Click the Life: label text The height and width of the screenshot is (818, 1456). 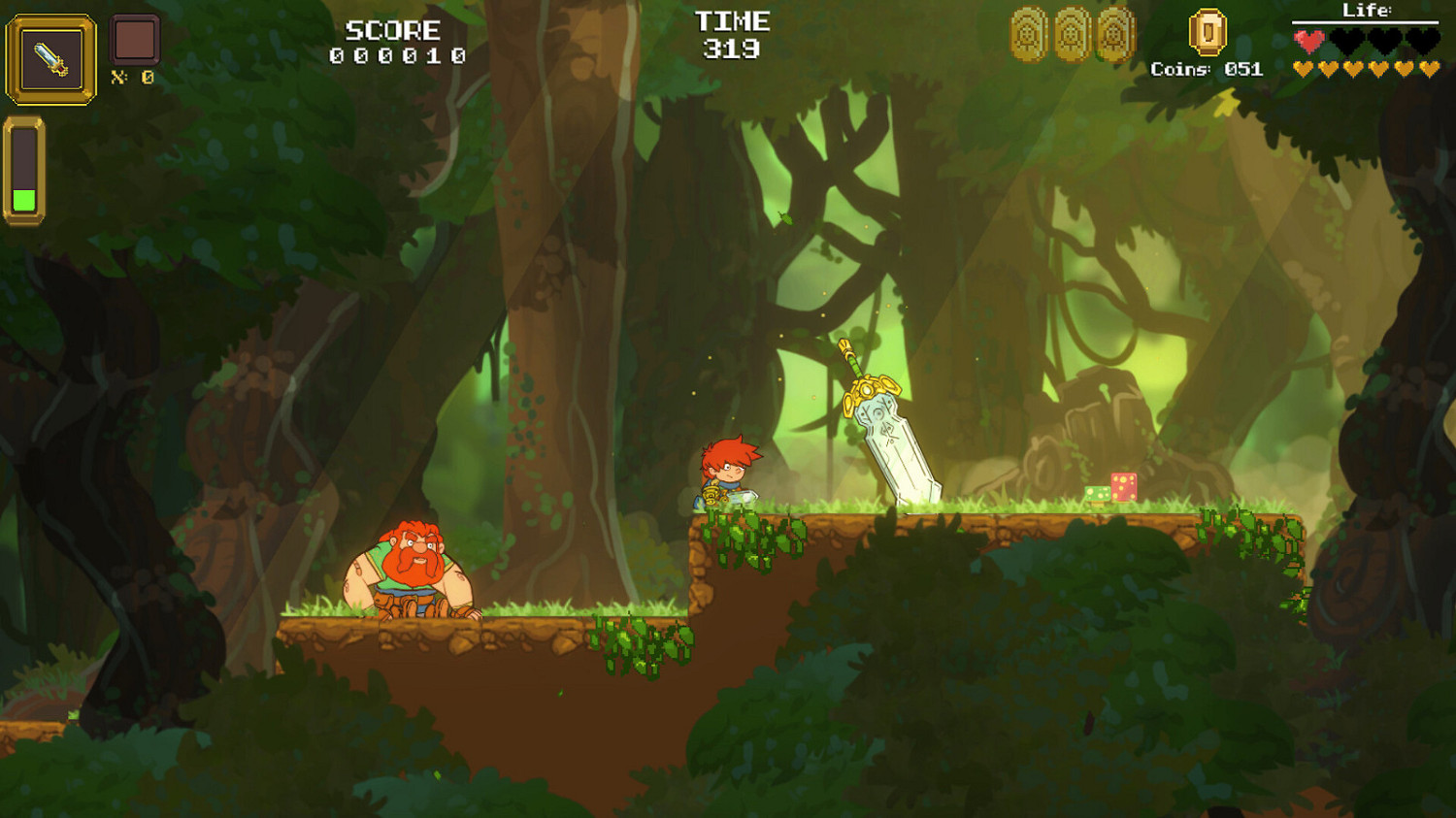(1369, 10)
